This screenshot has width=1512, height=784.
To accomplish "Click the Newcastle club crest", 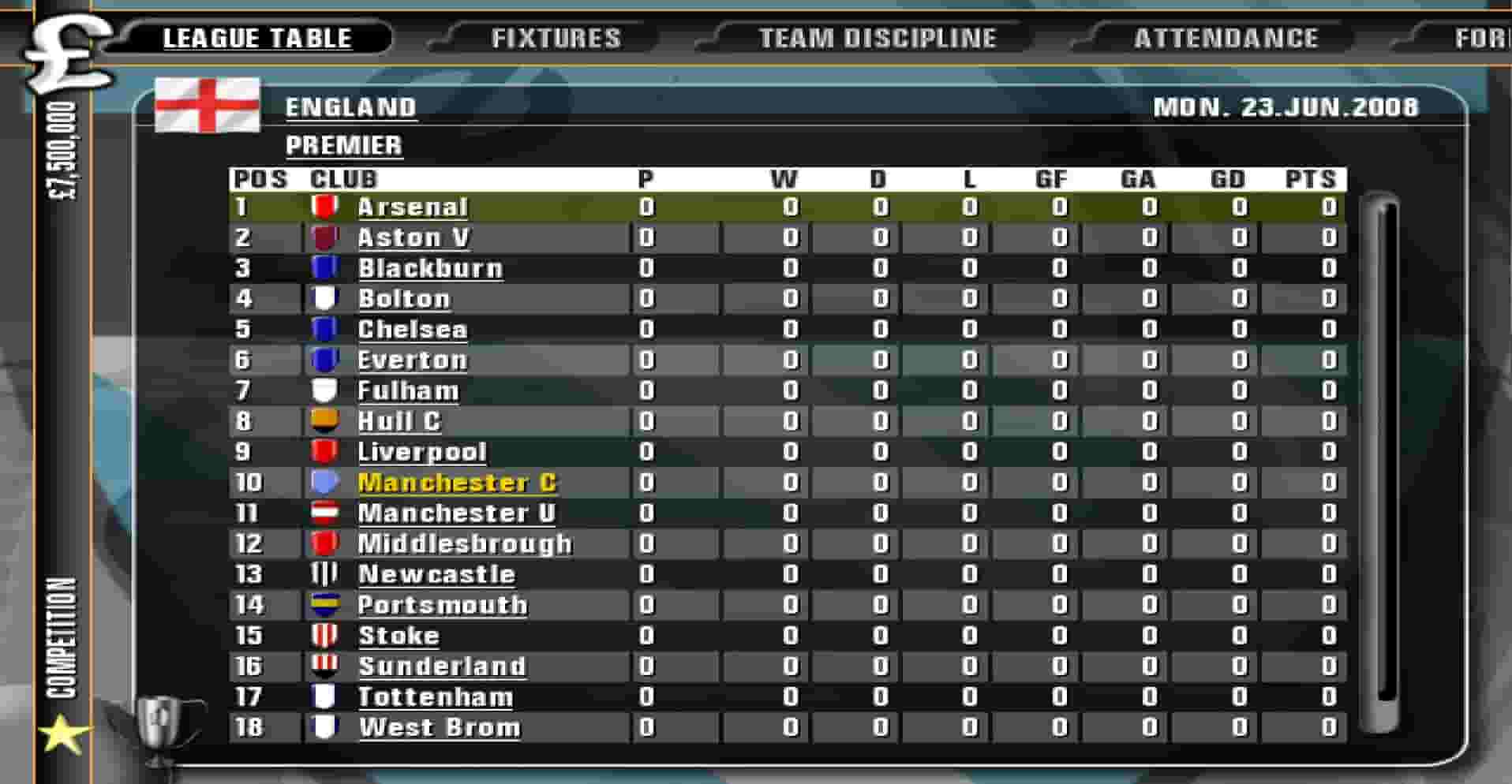I will pyautogui.click(x=324, y=573).
